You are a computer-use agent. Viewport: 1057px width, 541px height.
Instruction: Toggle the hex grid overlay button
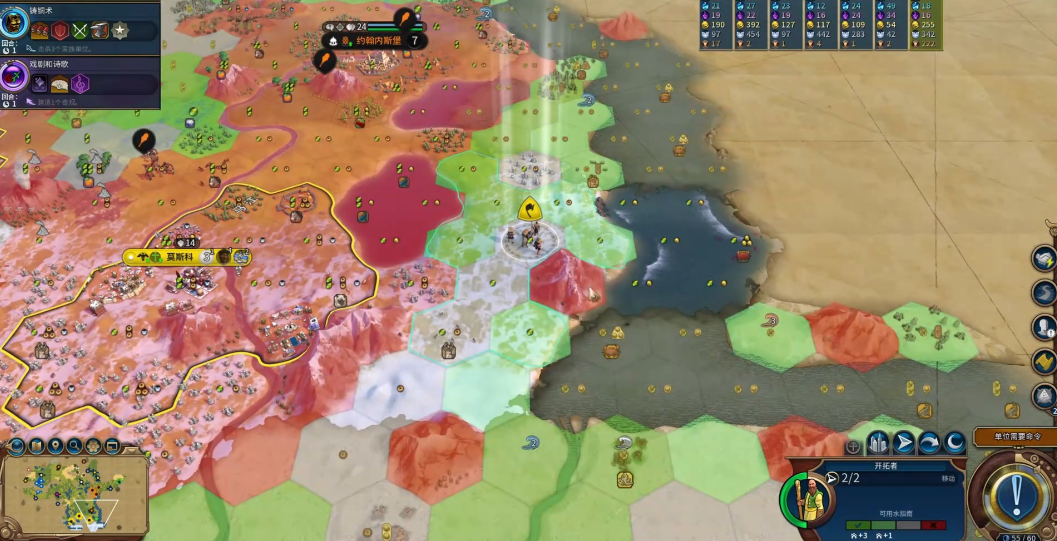[x=92, y=446]
